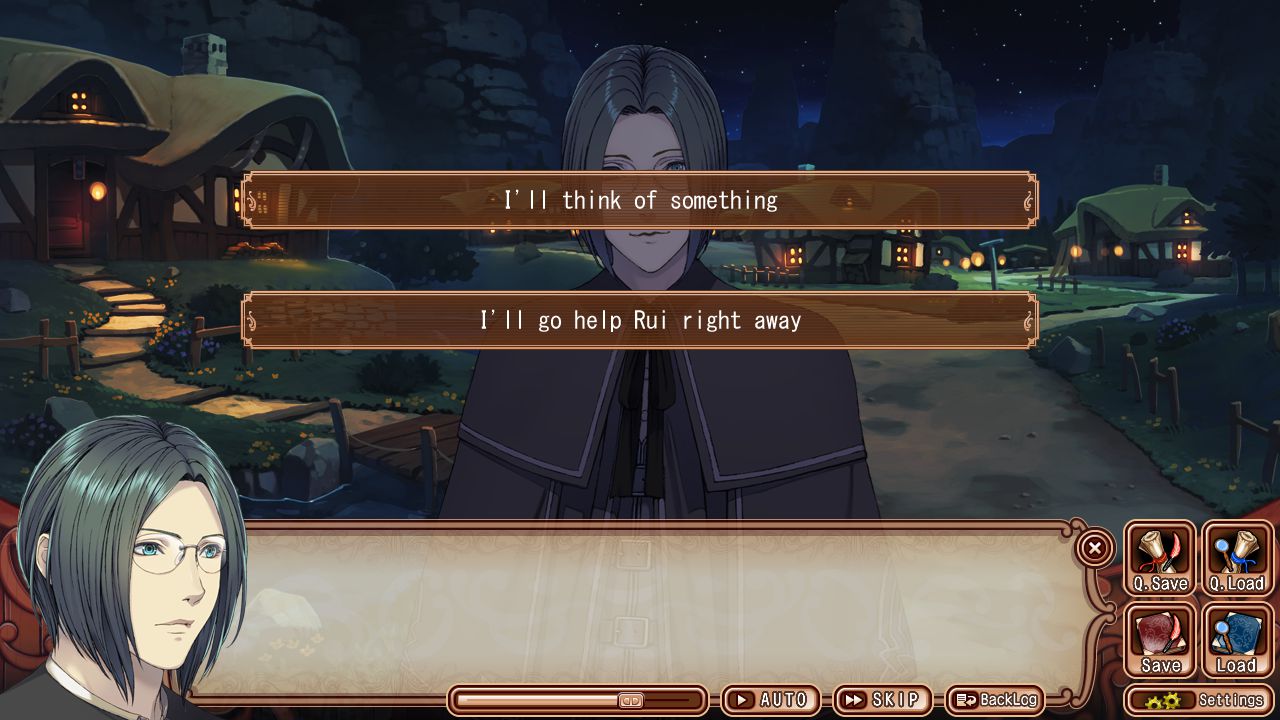Activate the SKIP button
The width and height of the screenshot is (1280, 720).
click(882, 700)
